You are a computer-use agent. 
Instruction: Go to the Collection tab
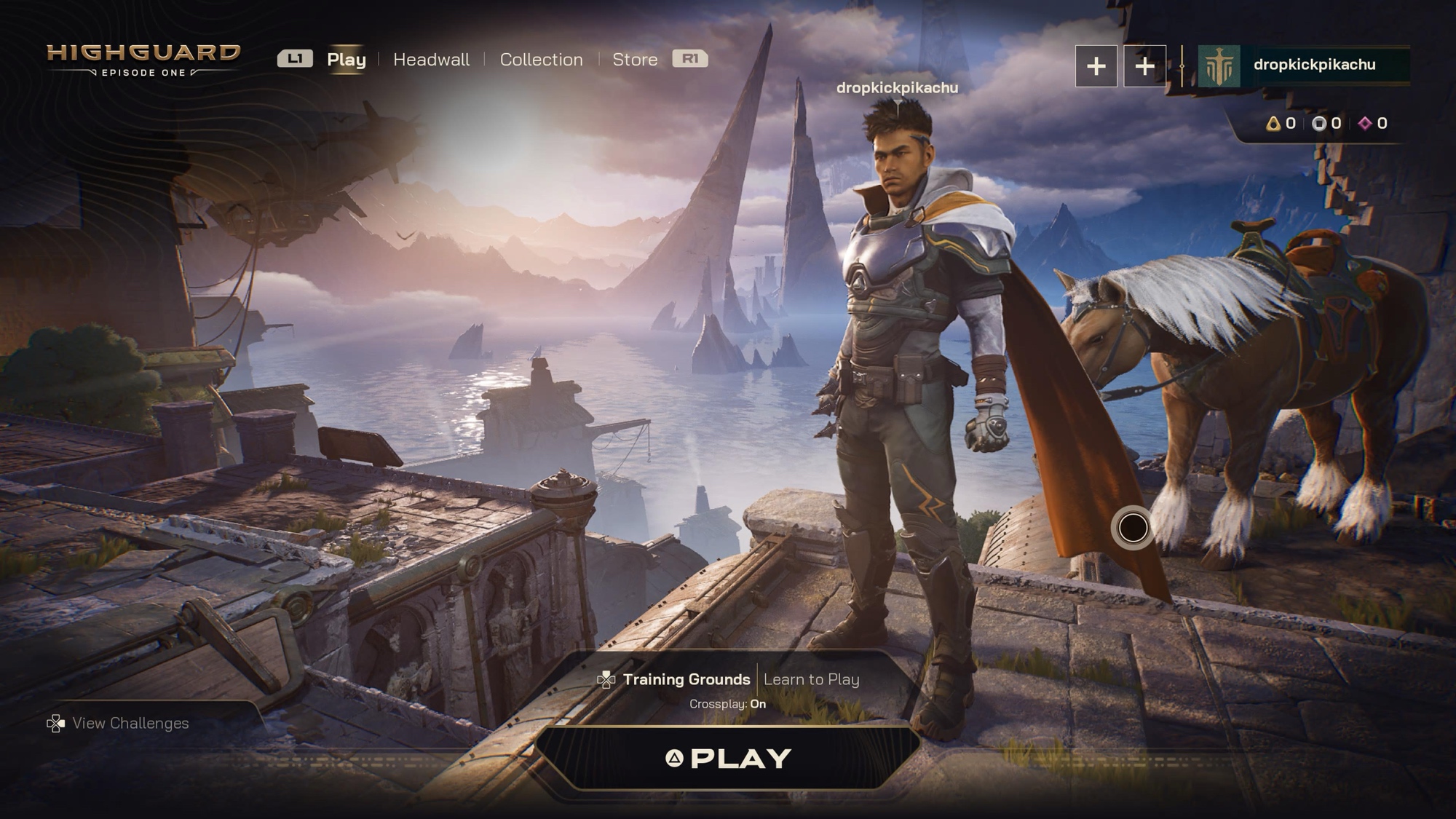[541, 60]
